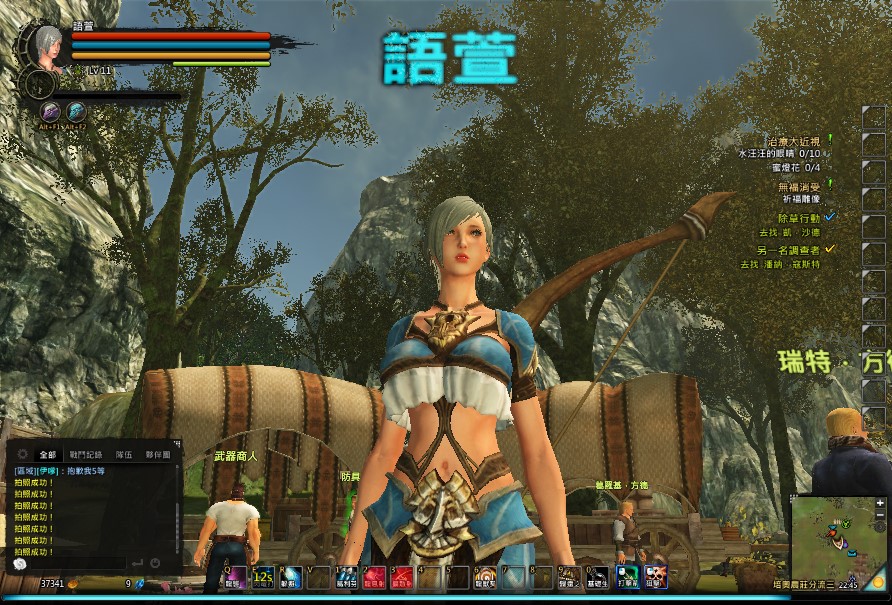Use the skill in hotbar slot 1
Image resolution: width=892 pixels, height=605 pixels.
click(x=347, y=577)
